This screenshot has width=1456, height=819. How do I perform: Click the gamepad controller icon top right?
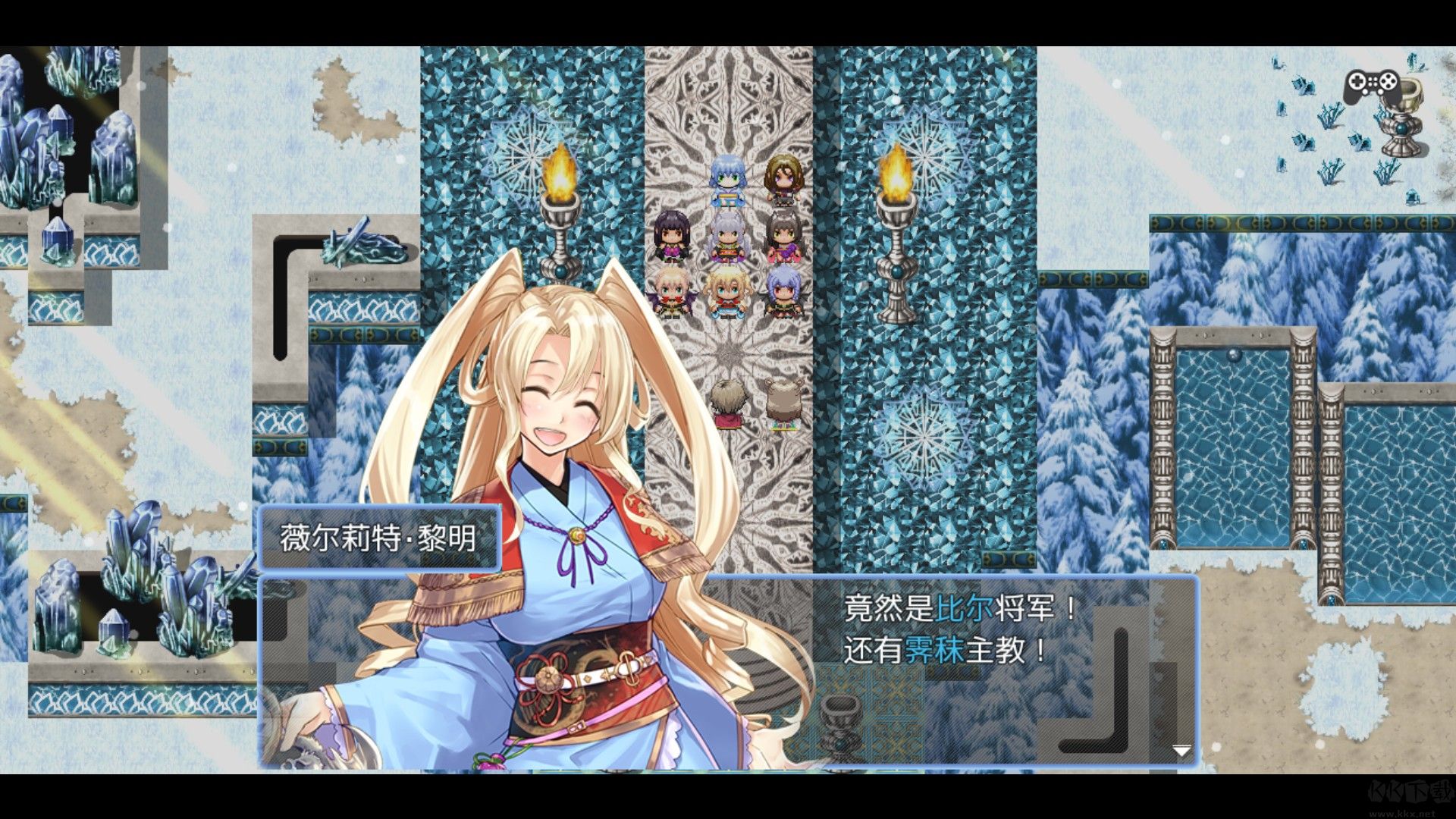[1373, 83]
